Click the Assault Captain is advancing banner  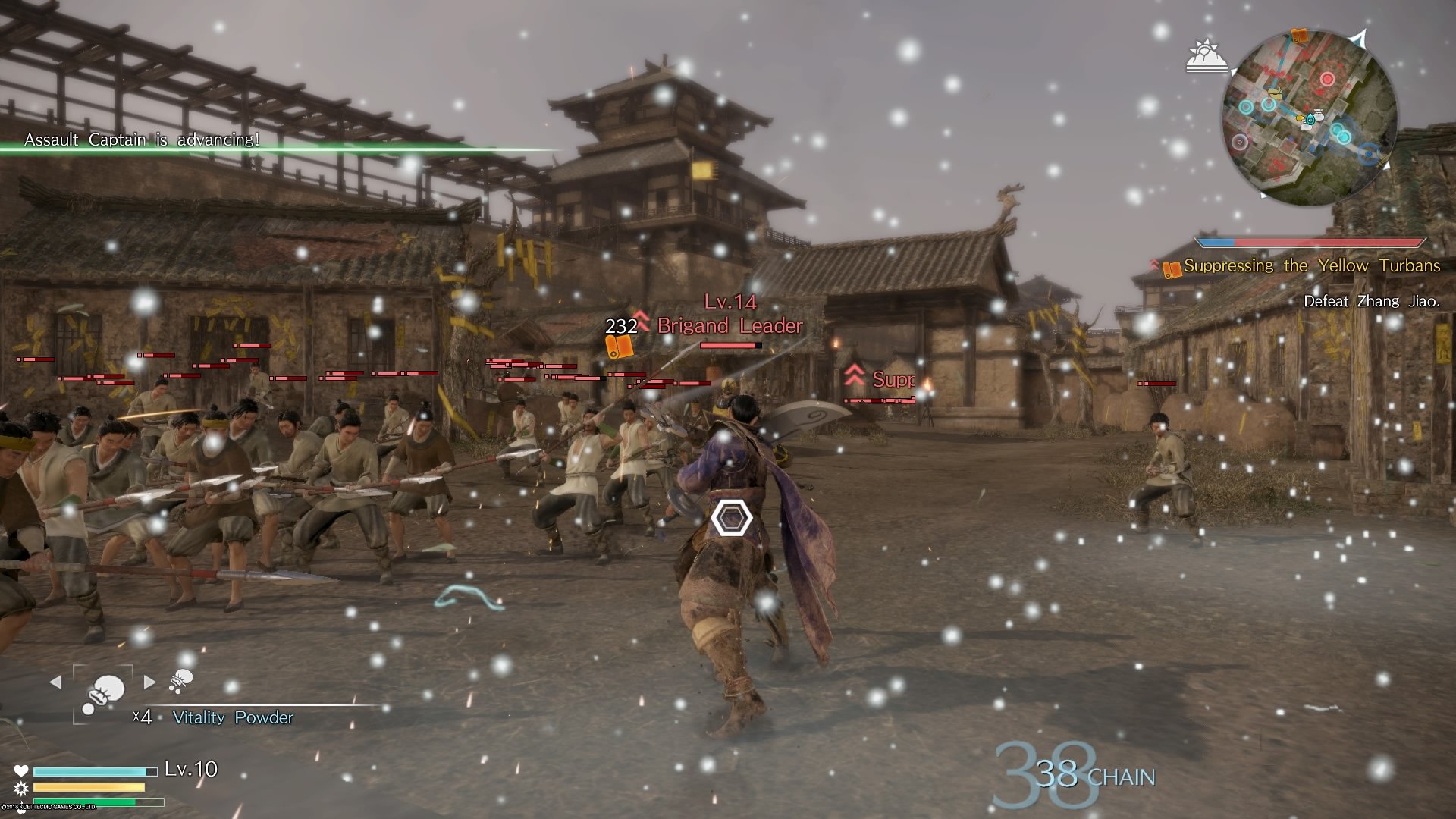click(143, 140)
